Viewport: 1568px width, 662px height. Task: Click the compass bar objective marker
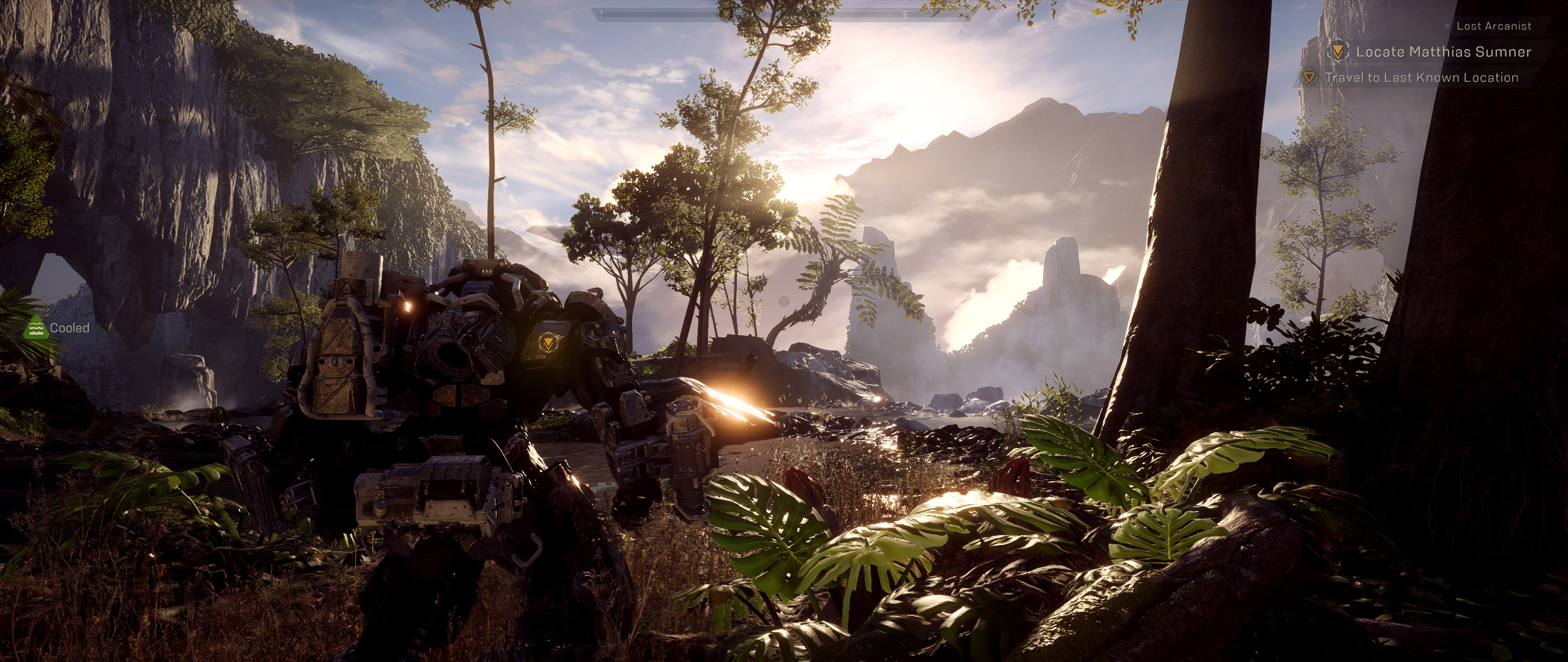pos(726,13)
